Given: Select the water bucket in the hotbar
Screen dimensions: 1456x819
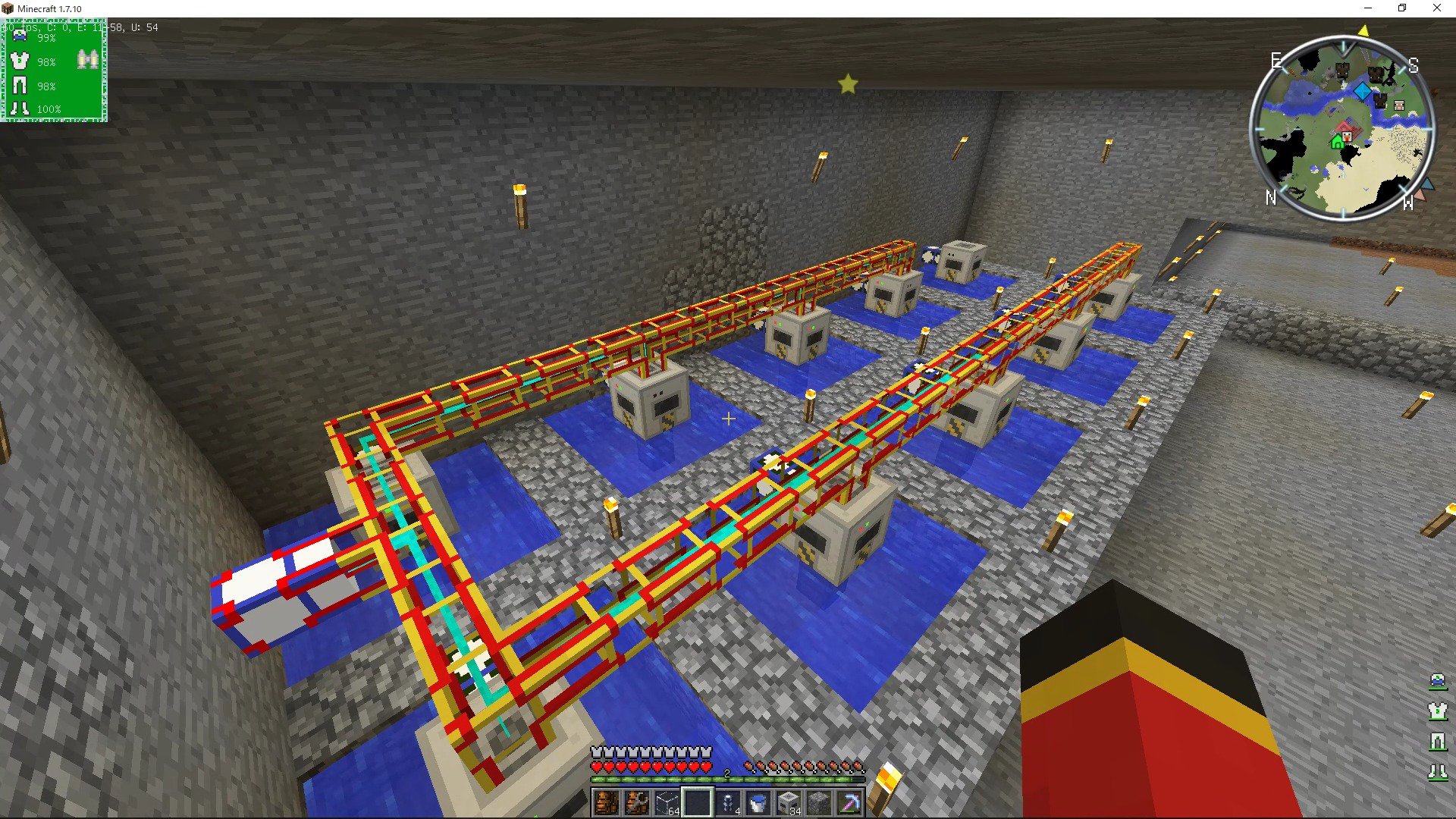Looking at the screenshot, I should tap(757, 802).
